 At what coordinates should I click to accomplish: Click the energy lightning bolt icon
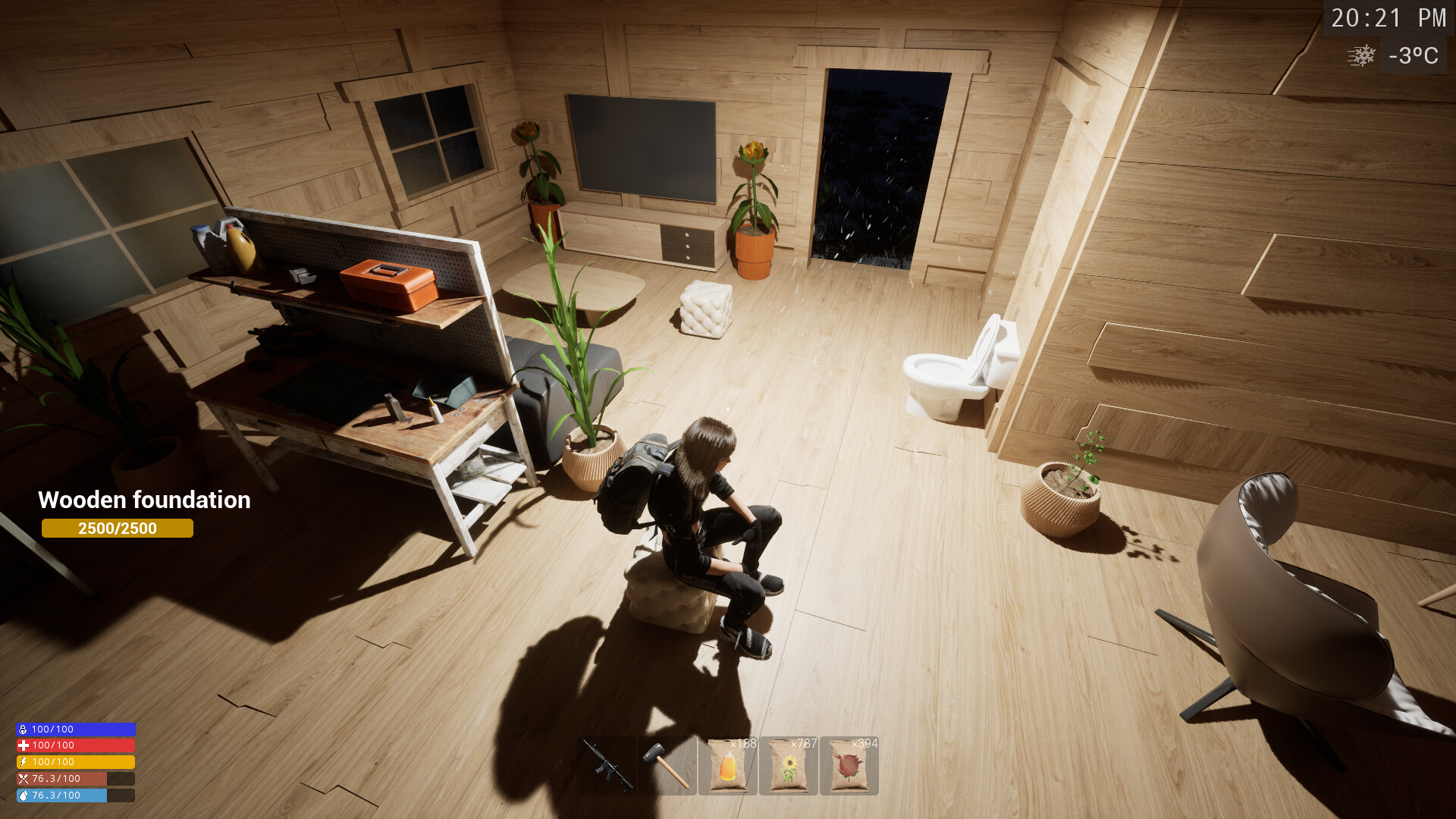click(22, 762)
